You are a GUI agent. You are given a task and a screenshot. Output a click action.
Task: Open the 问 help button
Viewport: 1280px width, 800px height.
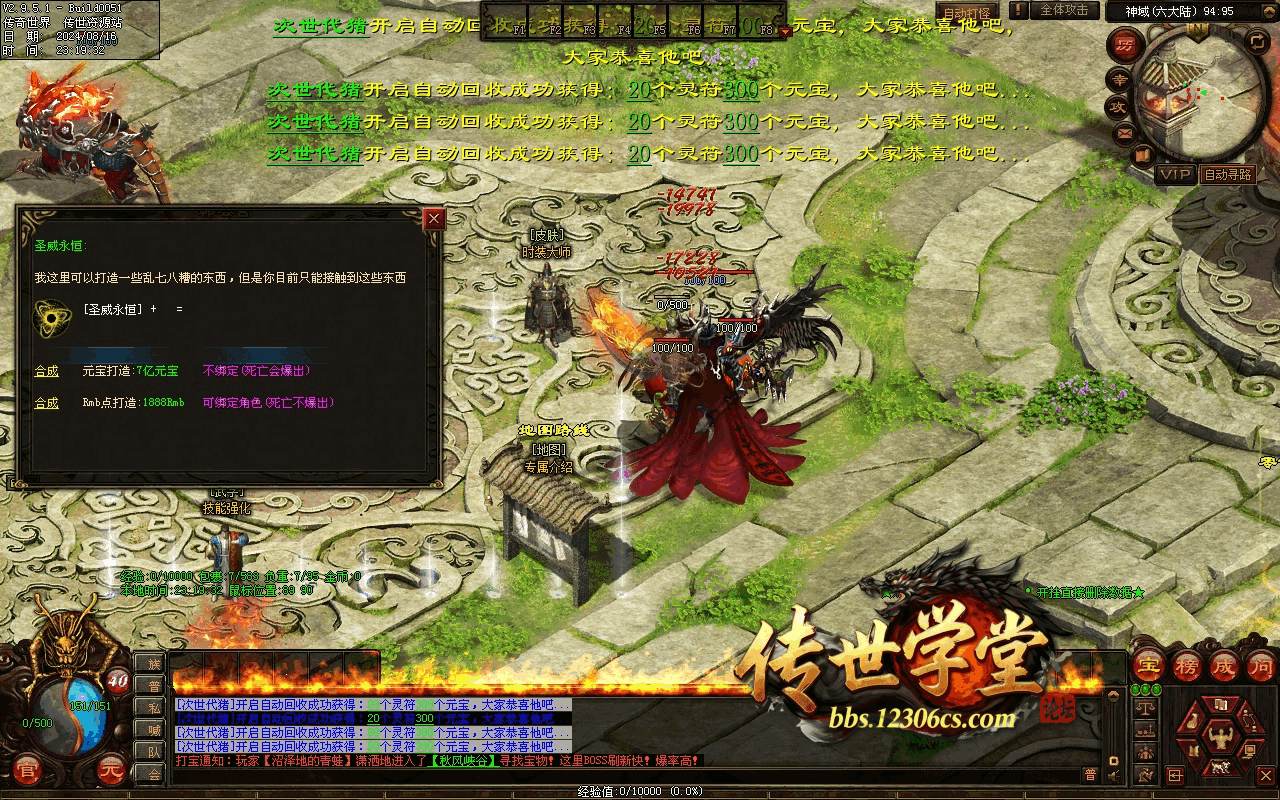click(1261, 665)
